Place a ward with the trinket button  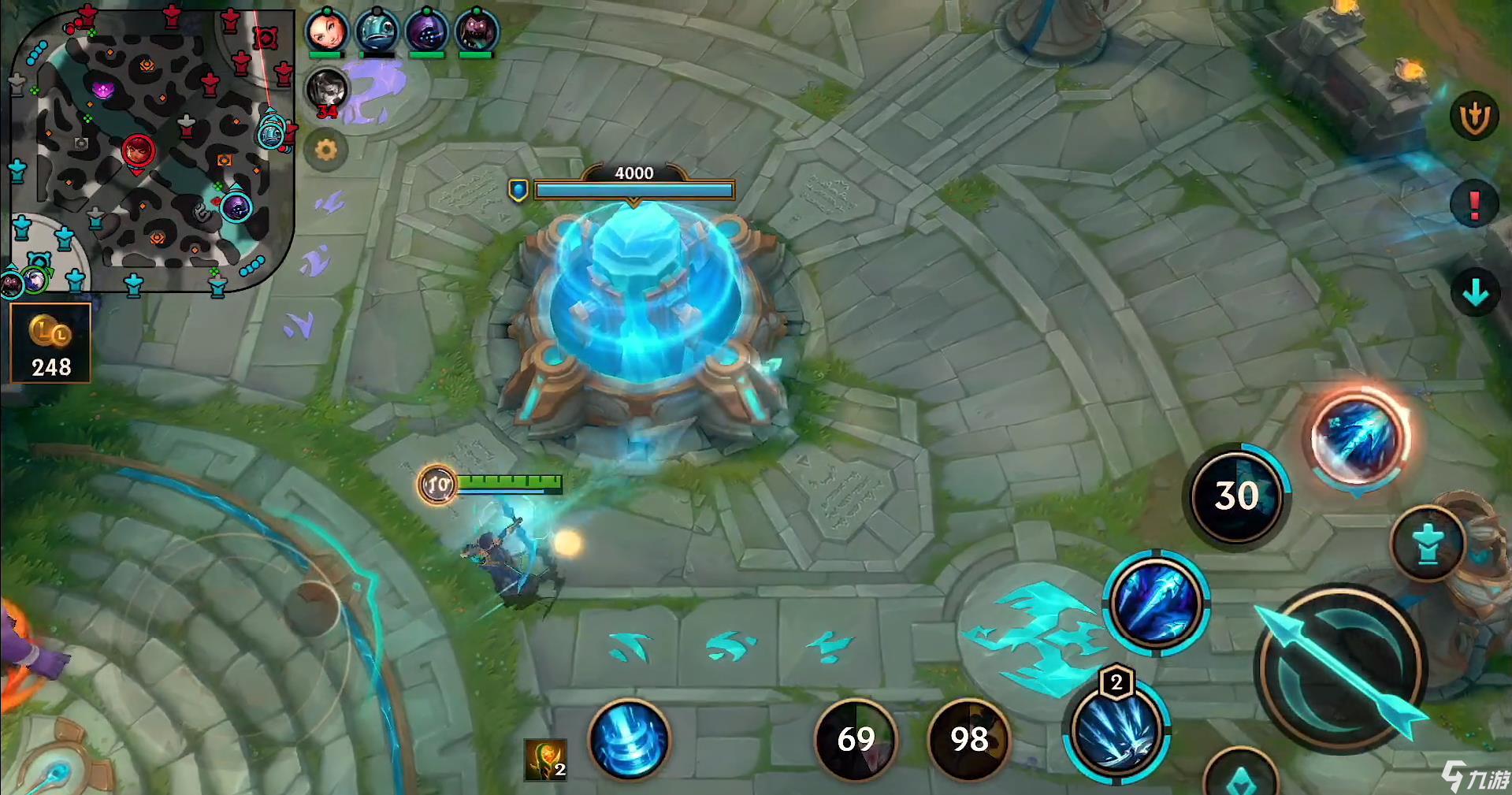click(1427, 544)
